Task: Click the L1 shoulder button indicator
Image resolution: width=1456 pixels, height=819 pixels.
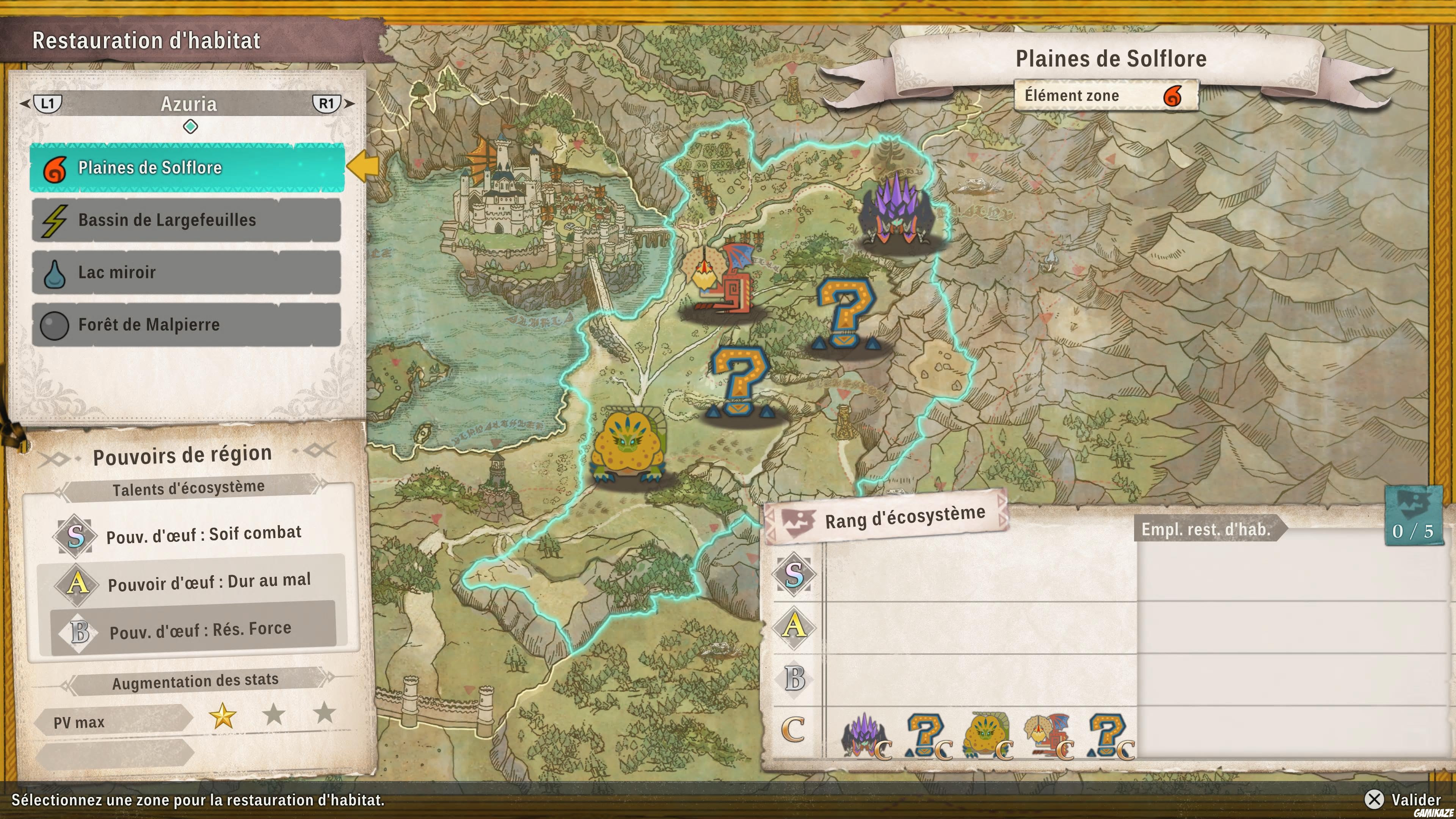Action: coord(47,104)
